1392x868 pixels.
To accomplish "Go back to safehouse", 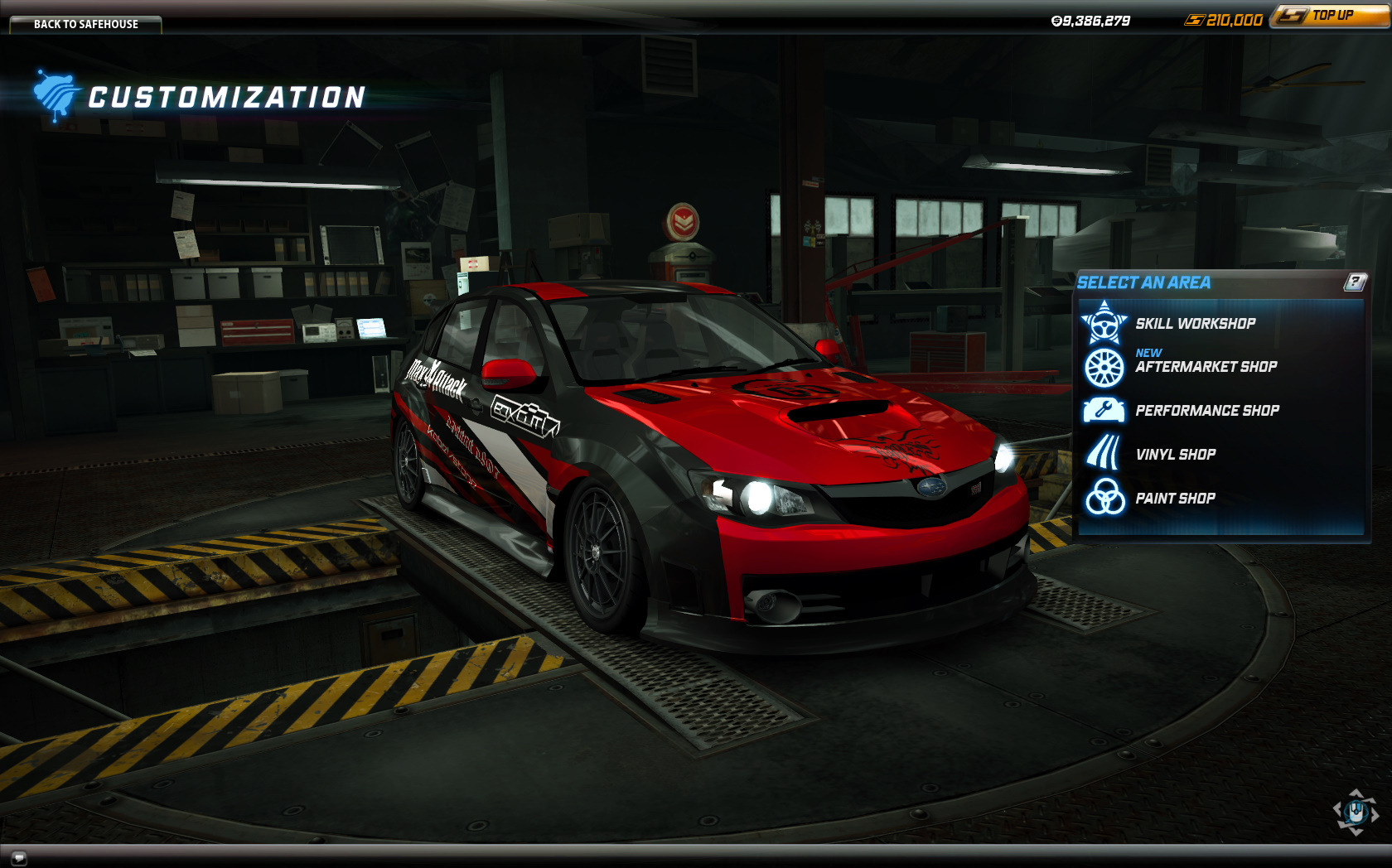I will [85, 24].
